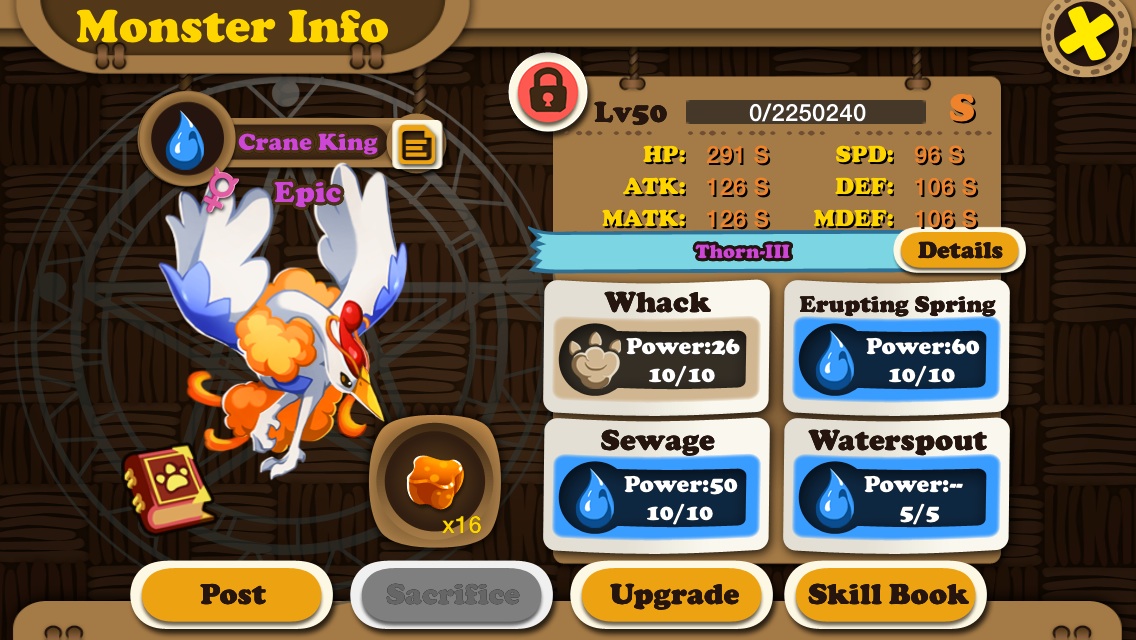Click the Post button

pyautogui.click(x=232, y=595)
